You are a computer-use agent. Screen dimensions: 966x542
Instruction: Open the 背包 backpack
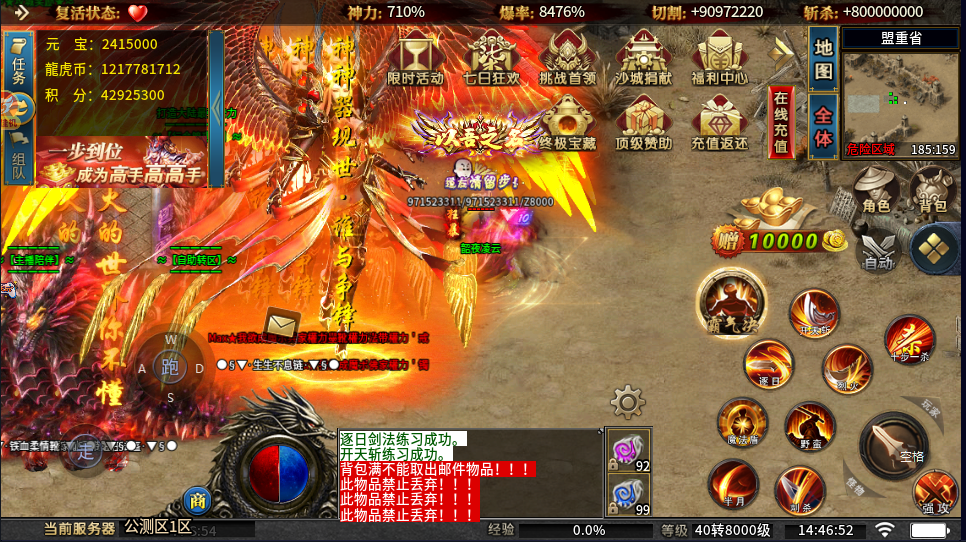(x=932, y=189)
